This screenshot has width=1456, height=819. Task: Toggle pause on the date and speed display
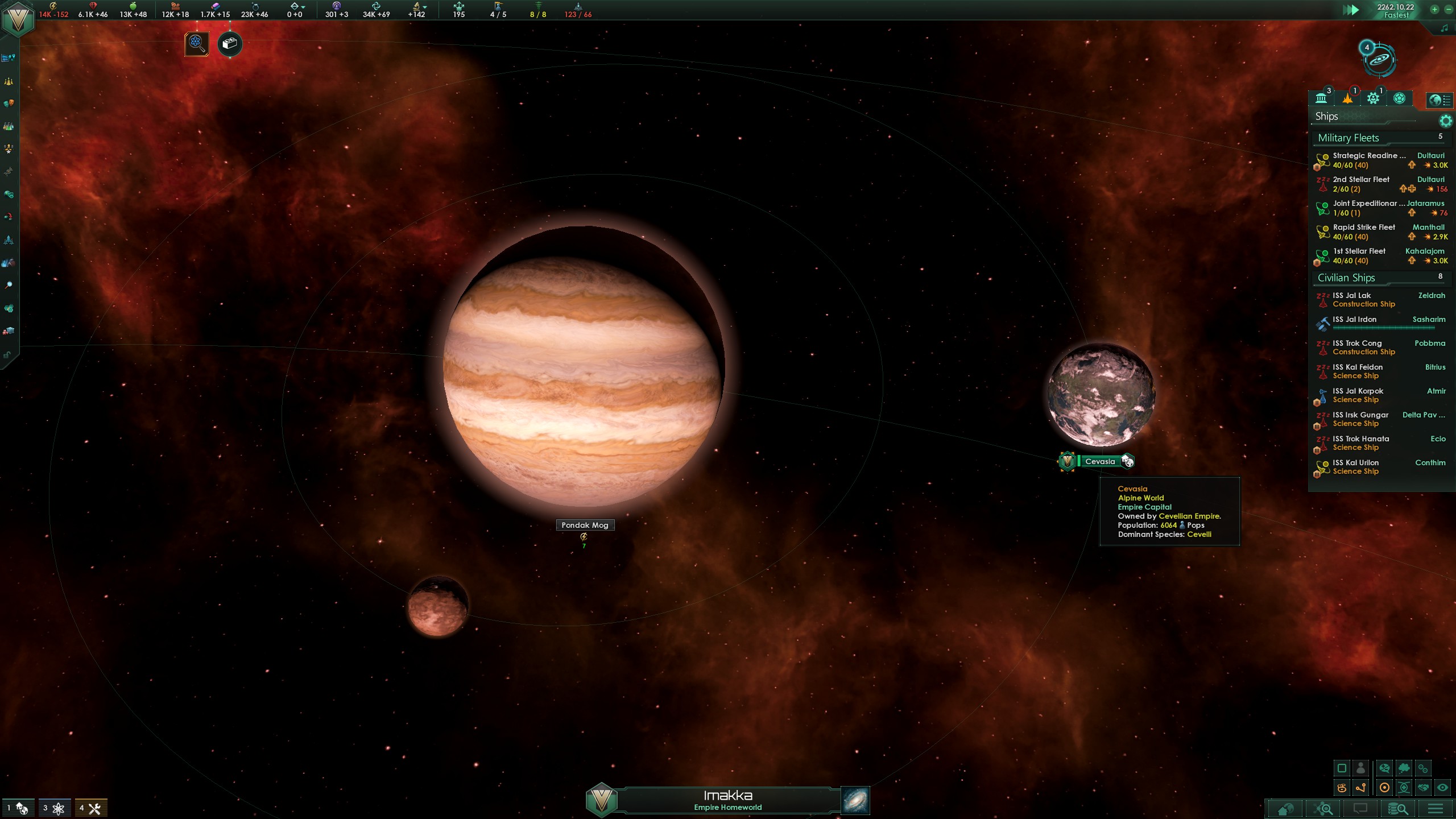pyautogui.click(x=1395, y=10)
